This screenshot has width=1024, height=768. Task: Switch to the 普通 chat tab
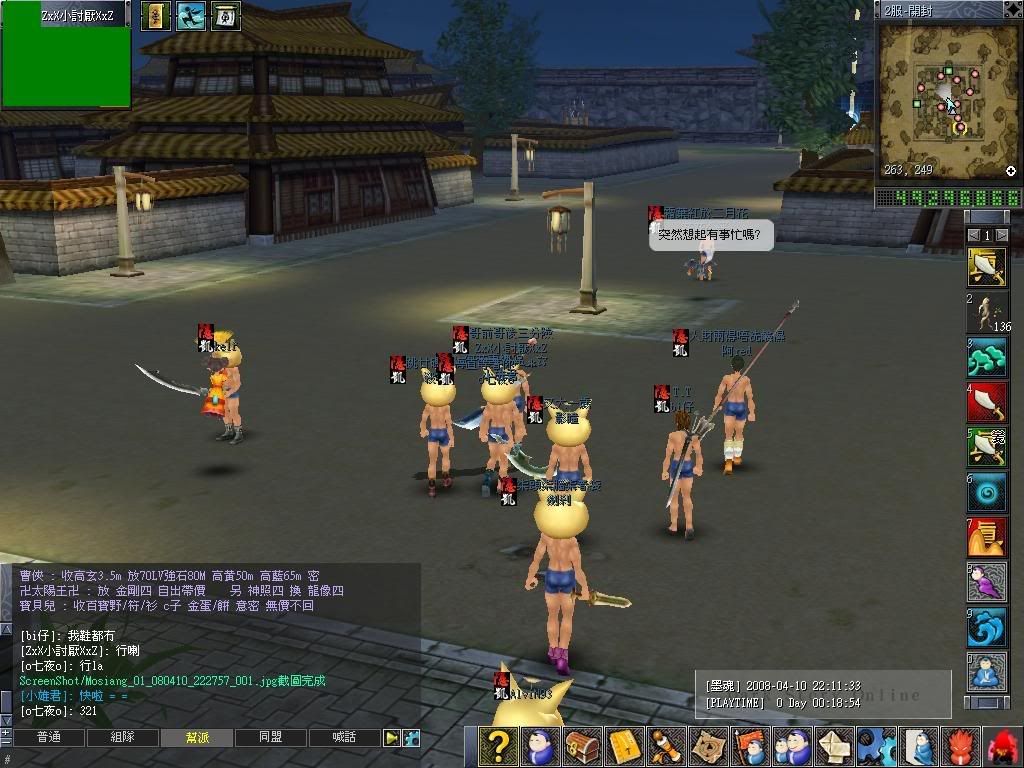pyautogui.click(x=48, y=738)
